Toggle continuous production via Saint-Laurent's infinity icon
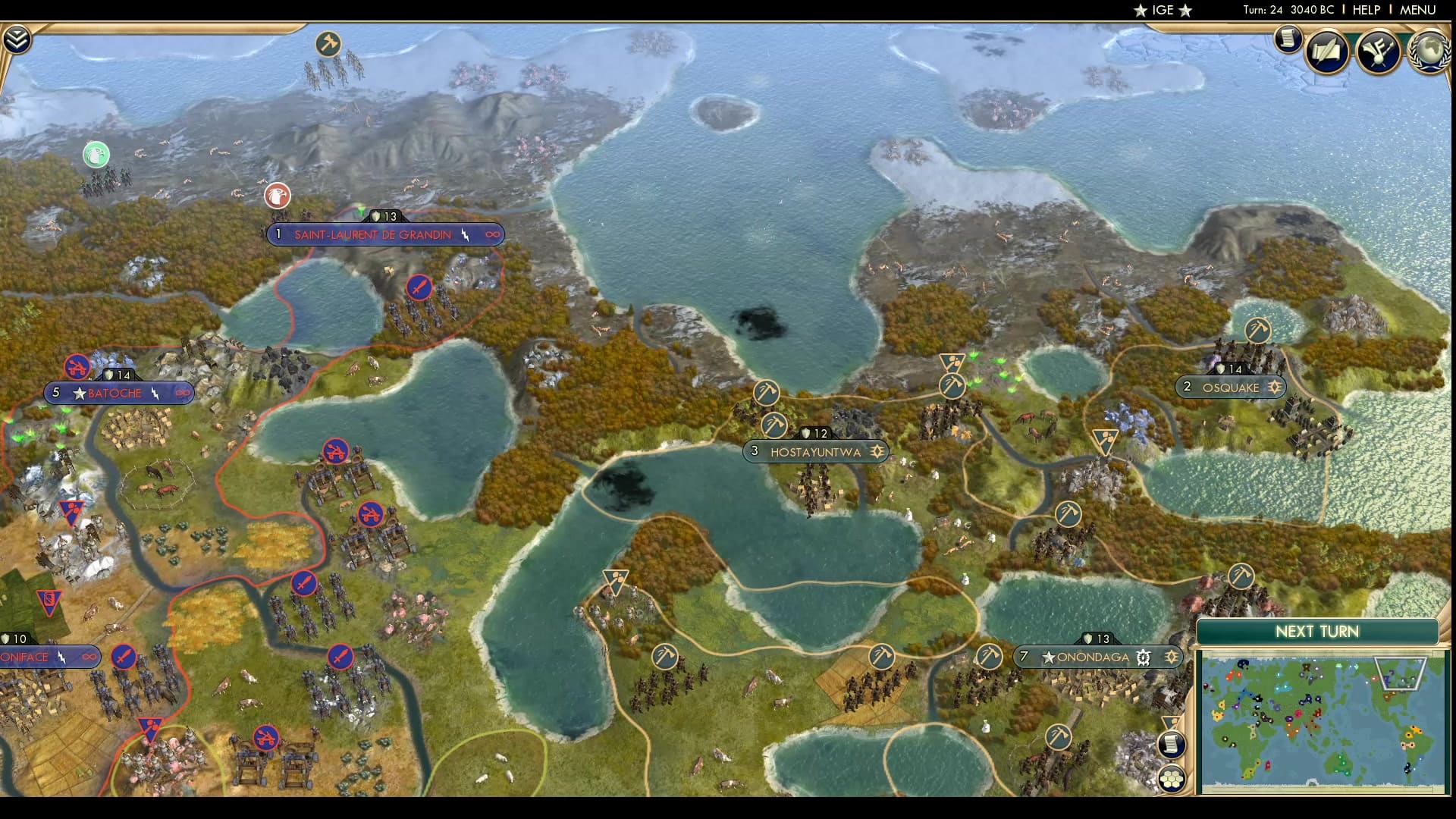 [494, 235]
